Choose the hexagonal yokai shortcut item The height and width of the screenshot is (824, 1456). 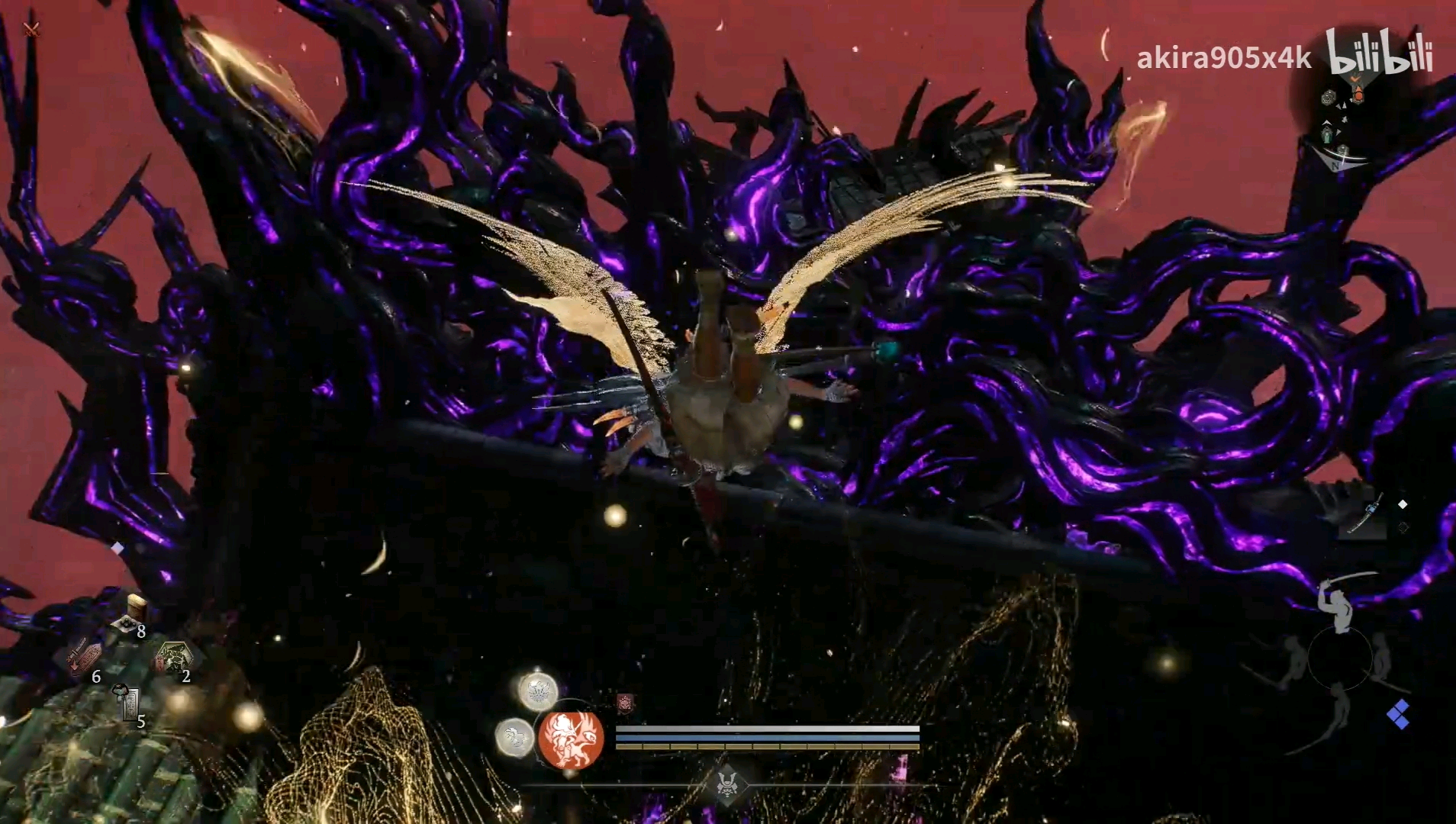[x=172, y=658]
